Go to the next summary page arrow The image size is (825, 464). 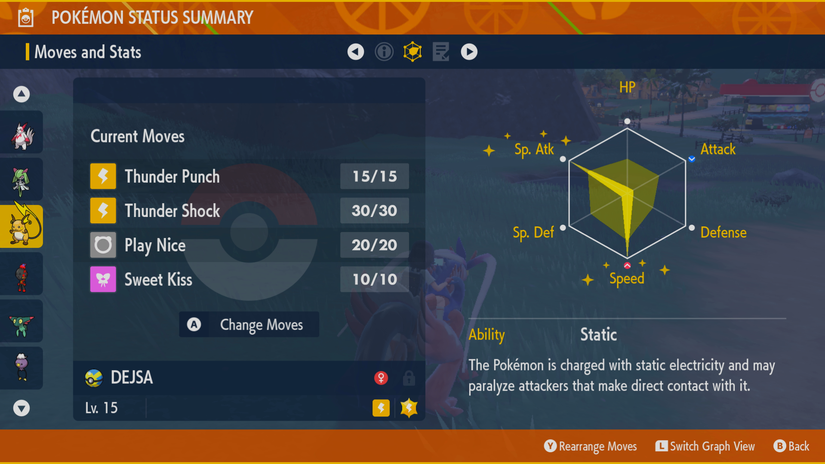tap(469, 52)
